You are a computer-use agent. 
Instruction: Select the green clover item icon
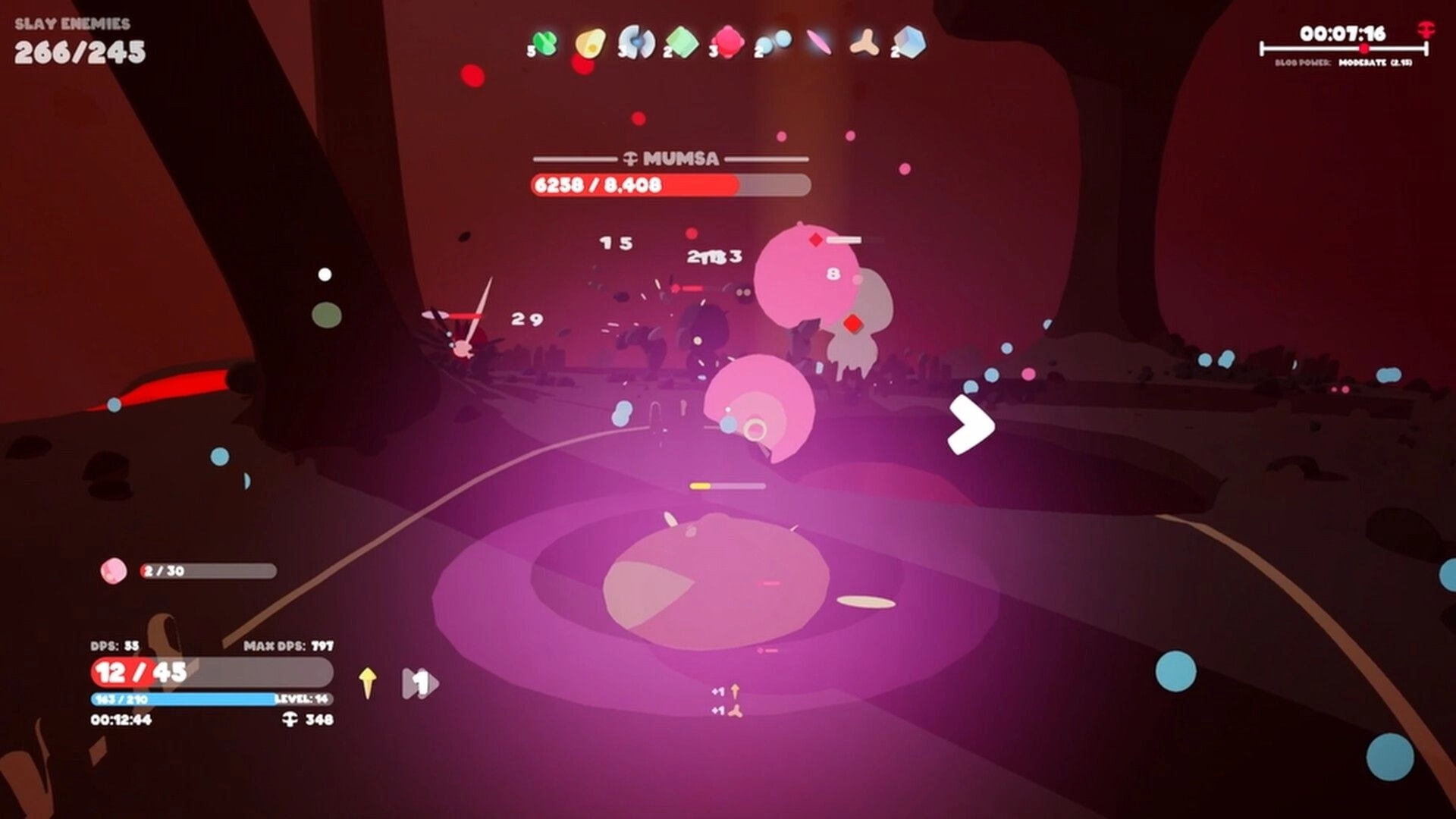point(544,42)
